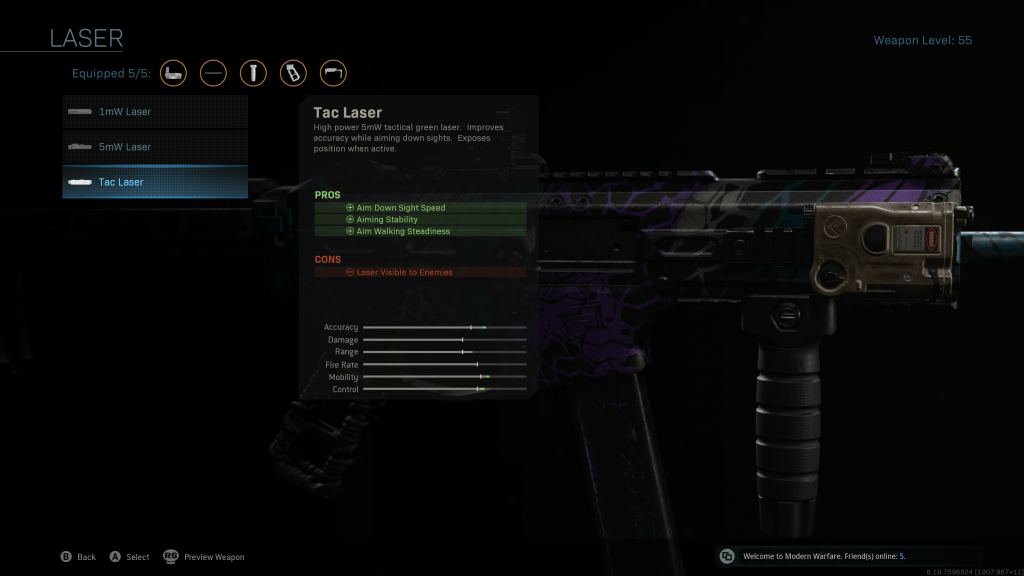Screen dimensions: 1024x576
Task: Select the Tac Laser entry
Action: click(x=155, y=182)
